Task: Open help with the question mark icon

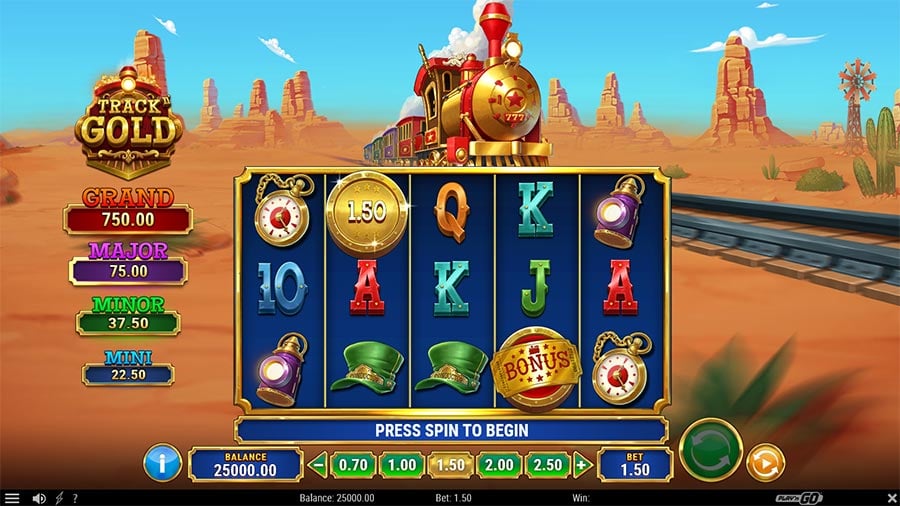Action: pyautogui.click(x=74, y=498)
